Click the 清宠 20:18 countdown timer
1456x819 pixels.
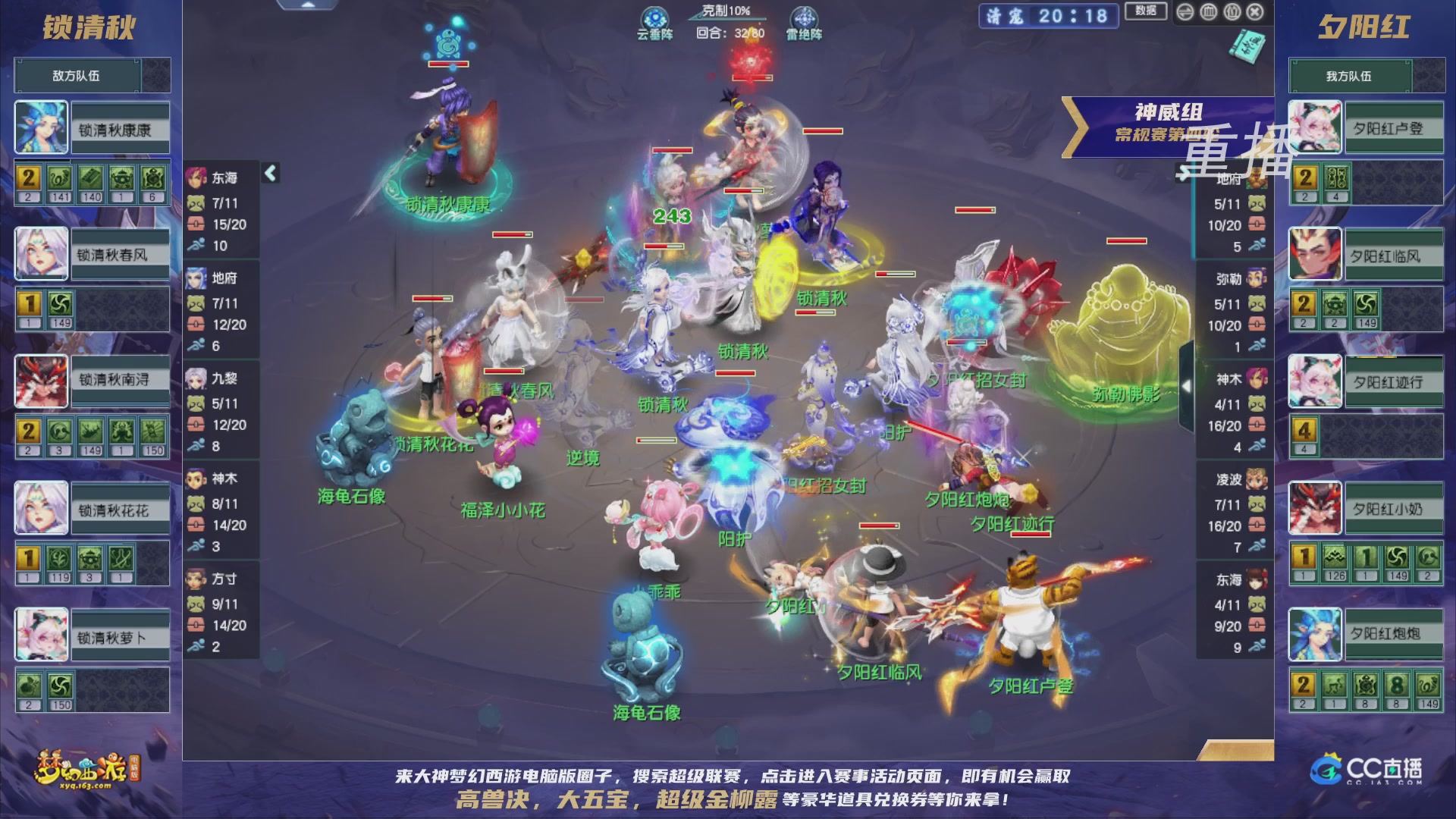(1049, 17)
